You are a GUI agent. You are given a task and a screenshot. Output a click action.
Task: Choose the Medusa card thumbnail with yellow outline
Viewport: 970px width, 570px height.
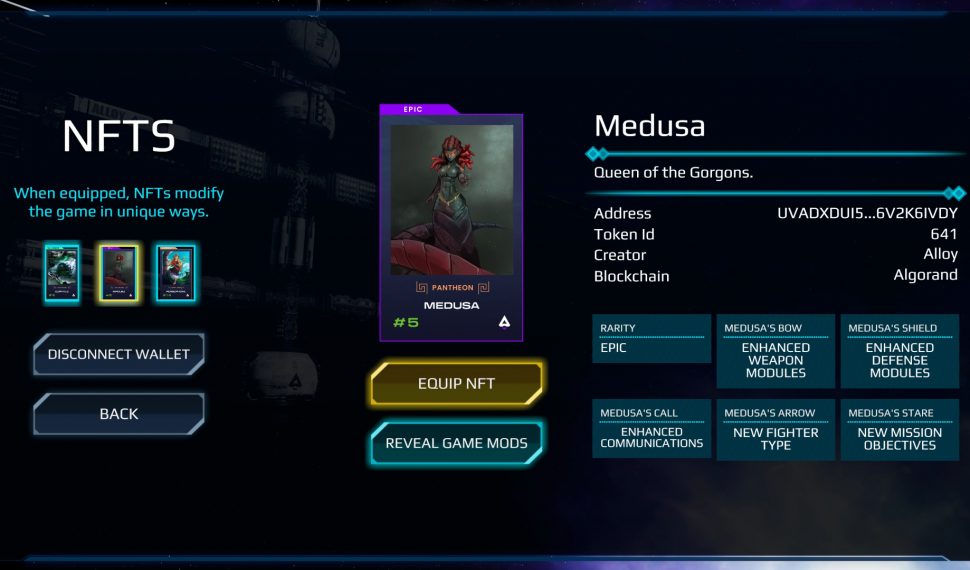click(x=119, y=274)
